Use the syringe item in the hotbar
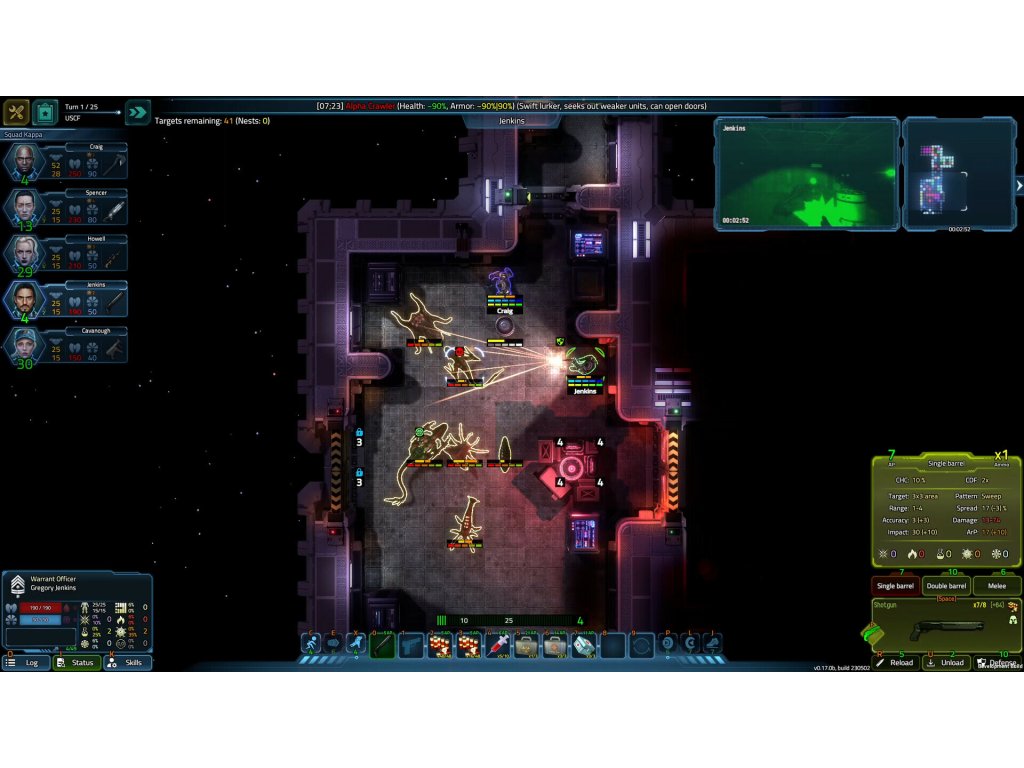 pos(498,646)
